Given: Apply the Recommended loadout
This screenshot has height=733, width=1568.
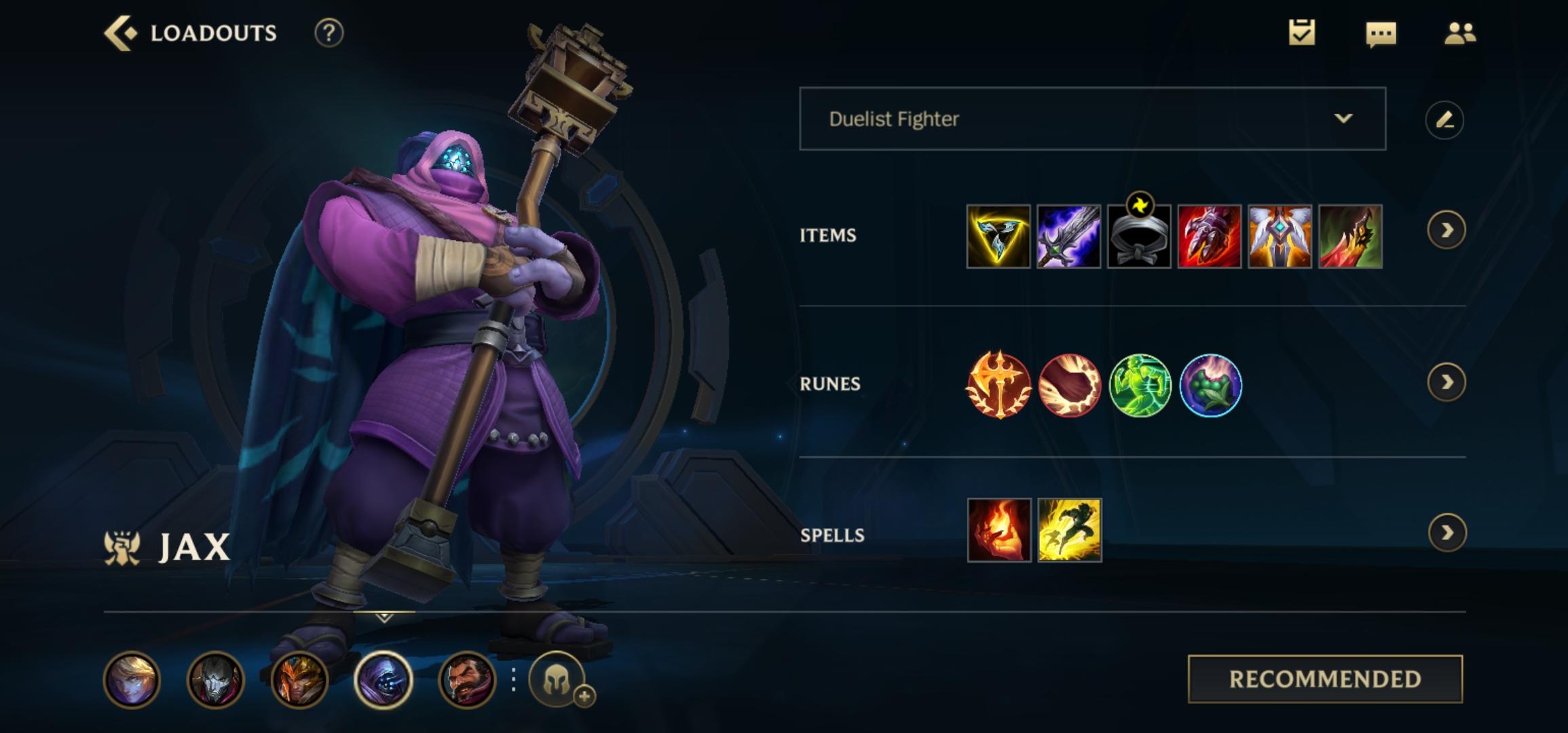Looking at the screenshot, I should [1325, 679].
